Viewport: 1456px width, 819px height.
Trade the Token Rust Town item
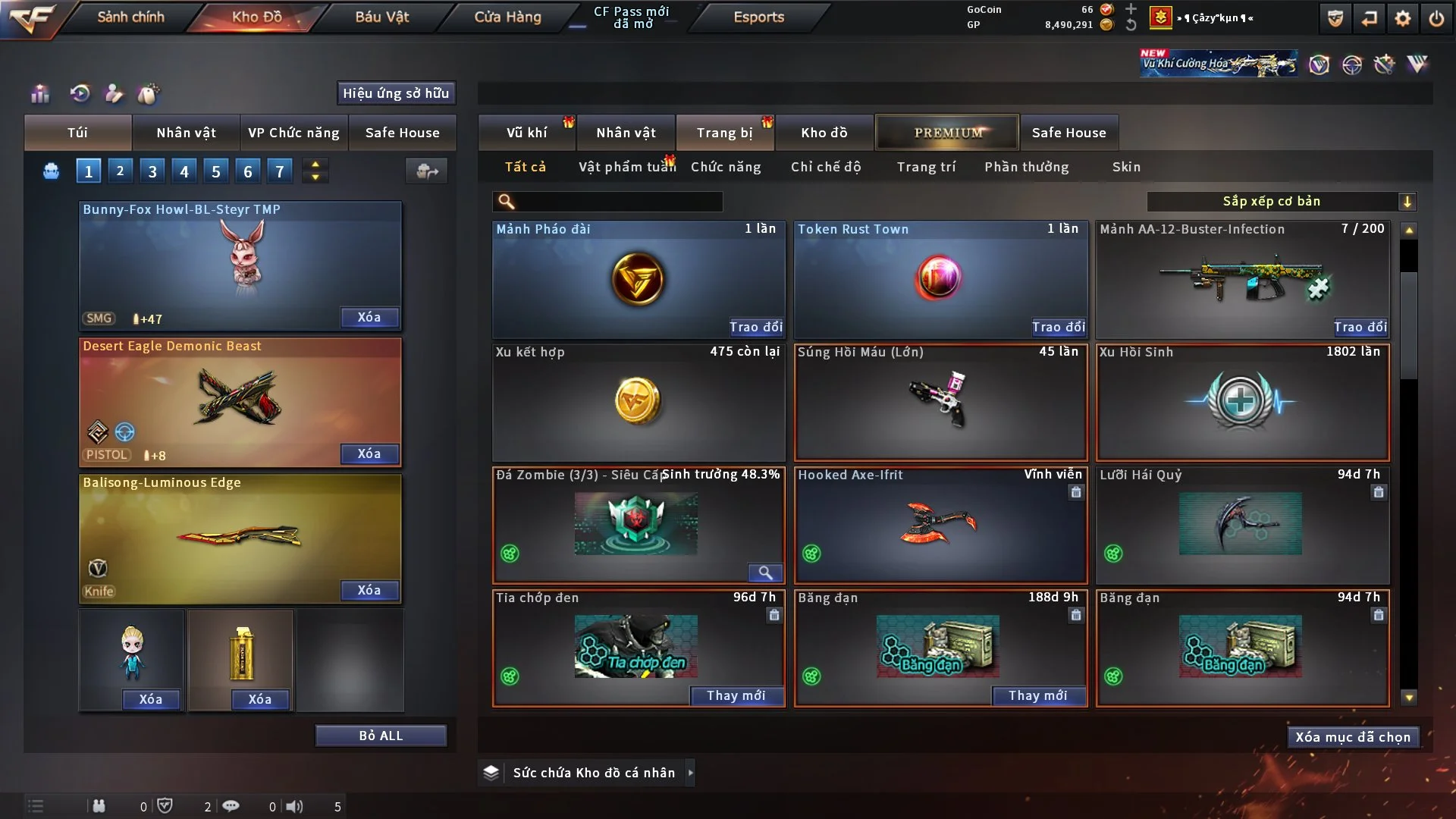(x=1058, y=327)
